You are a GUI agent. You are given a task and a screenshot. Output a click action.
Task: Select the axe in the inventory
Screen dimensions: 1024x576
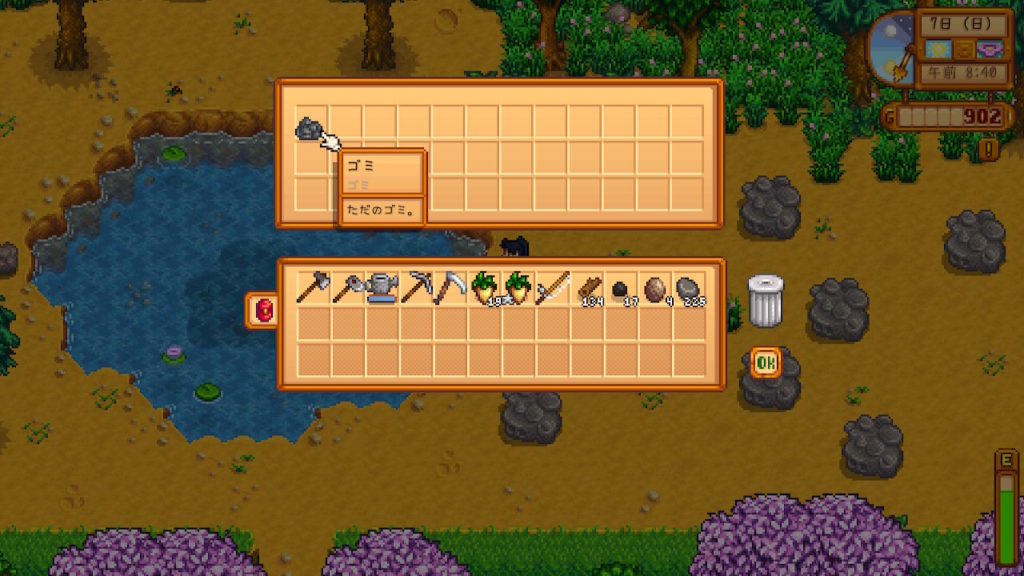click(x=312, y=288)
